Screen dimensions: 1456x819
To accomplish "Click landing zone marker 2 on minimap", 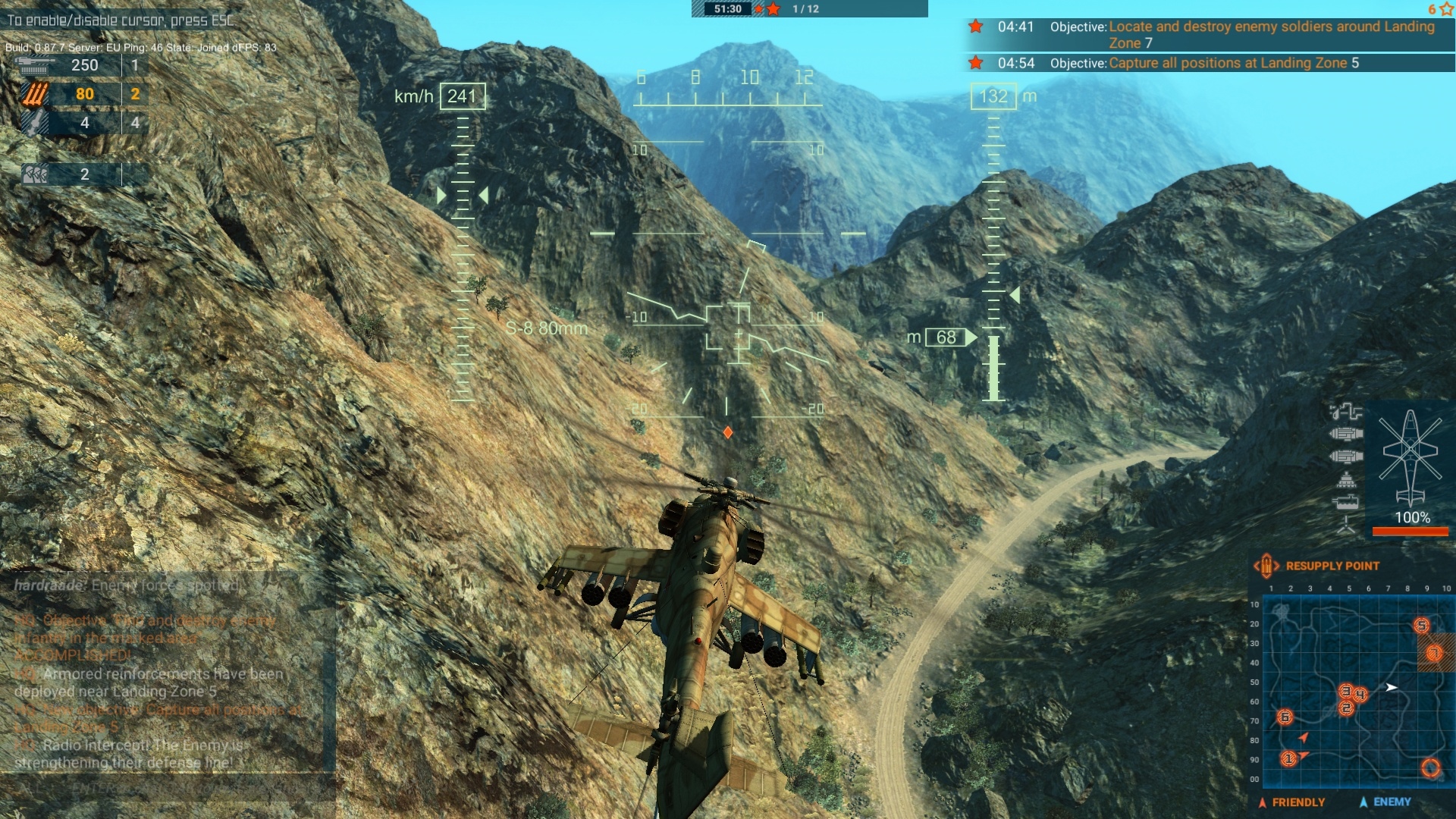I will pyautogui.click(x=1347, y=708).
